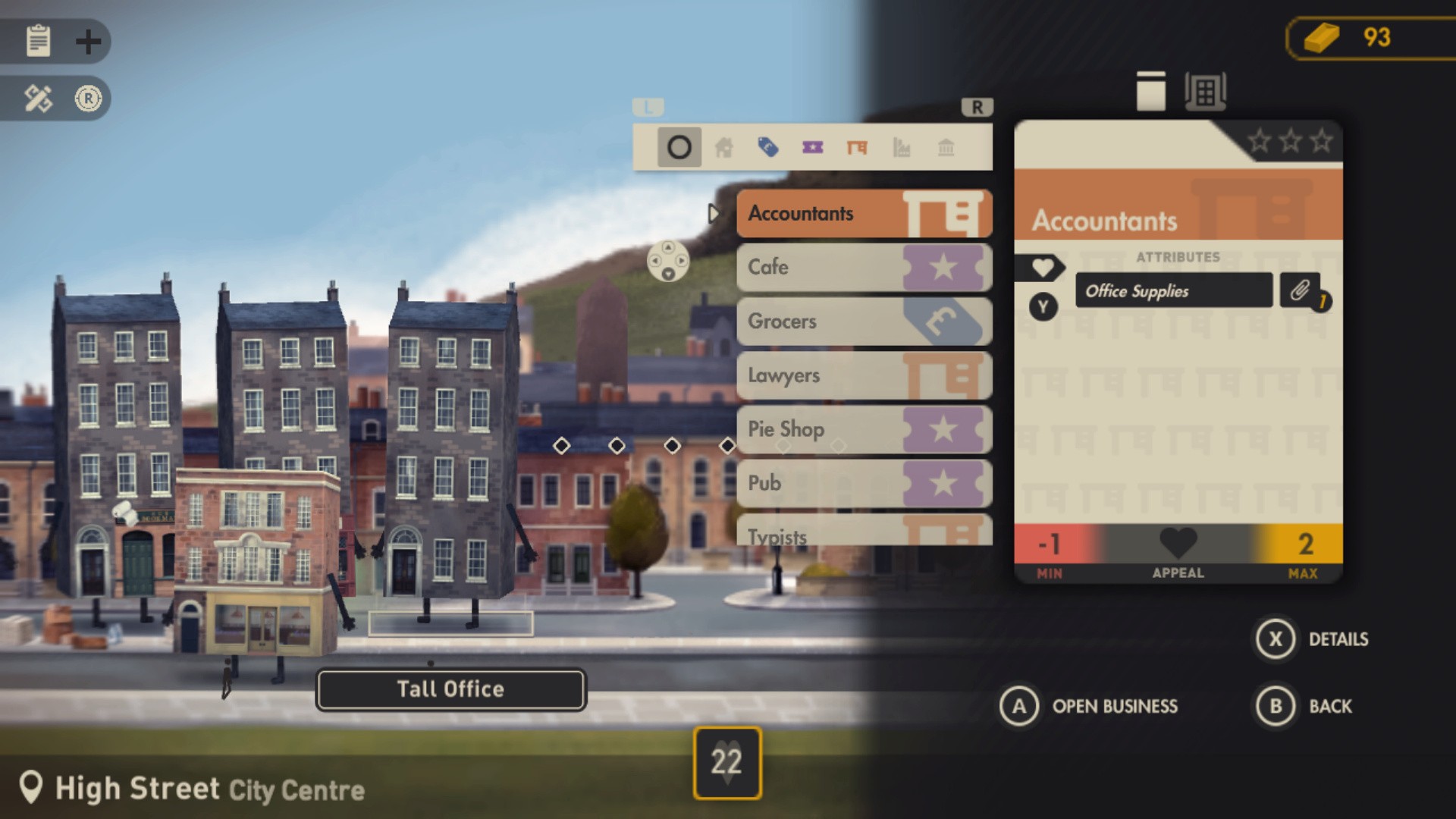Open the list arrow next to Accountants

click(x=714, y=214)
